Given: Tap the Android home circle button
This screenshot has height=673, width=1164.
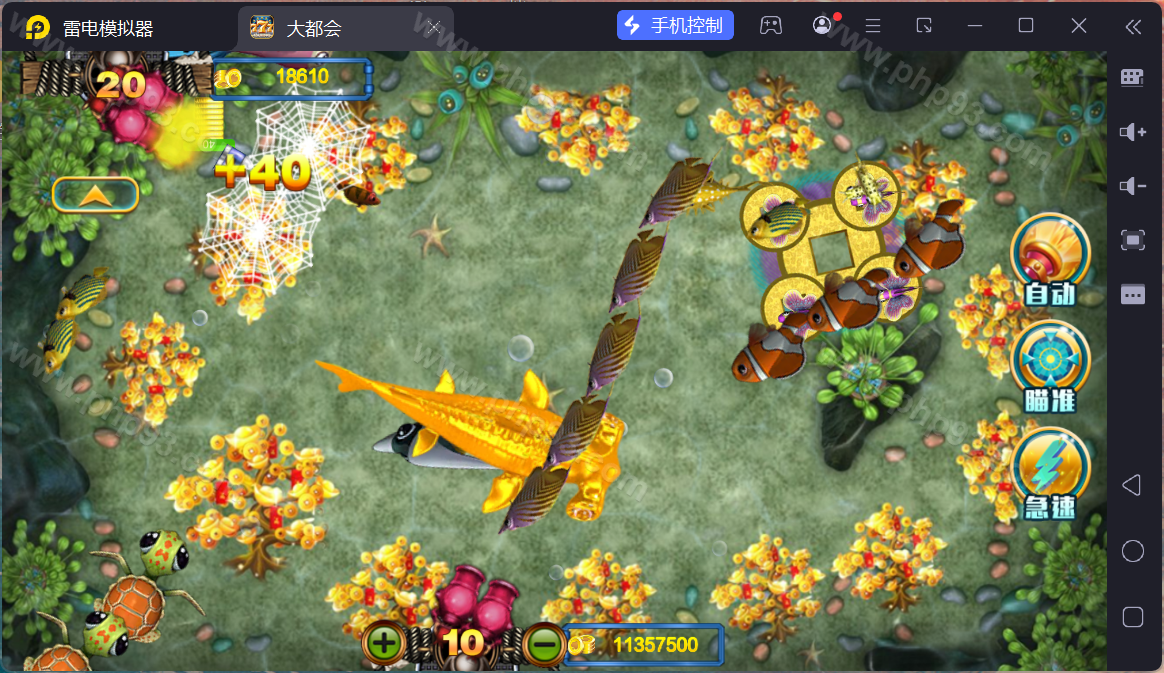Looking at the screenshot, I should [1132, 551].
